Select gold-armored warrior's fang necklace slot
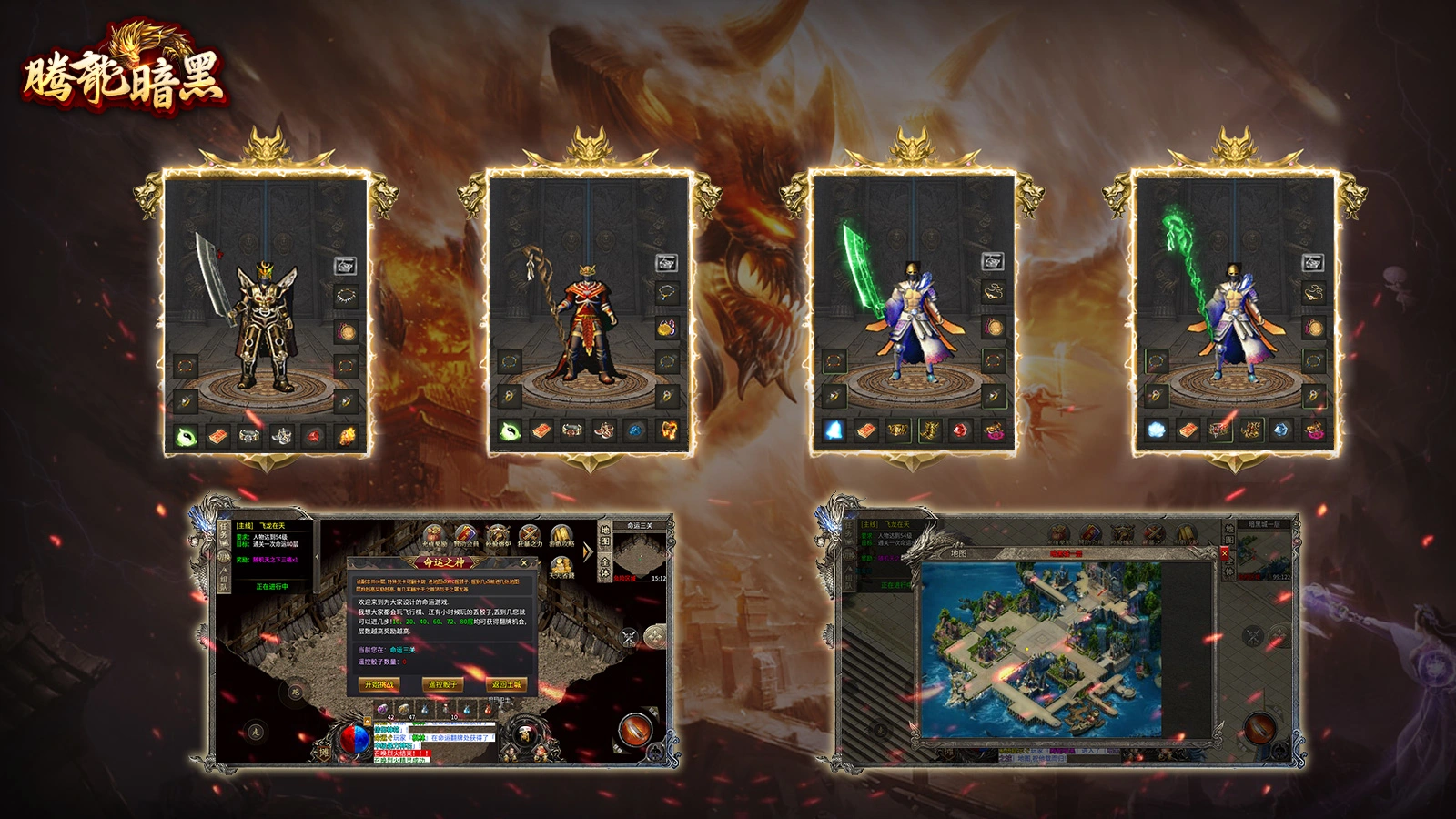 347,296
